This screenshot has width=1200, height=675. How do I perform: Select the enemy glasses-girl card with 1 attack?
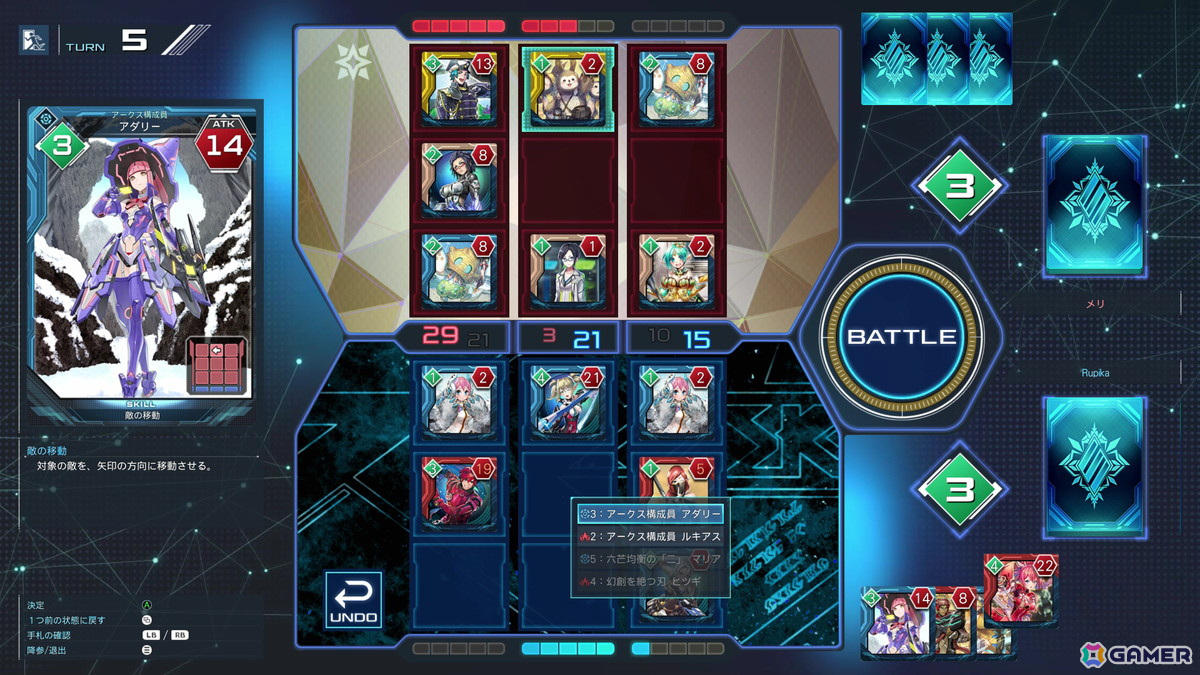click(x=563, y=268)
